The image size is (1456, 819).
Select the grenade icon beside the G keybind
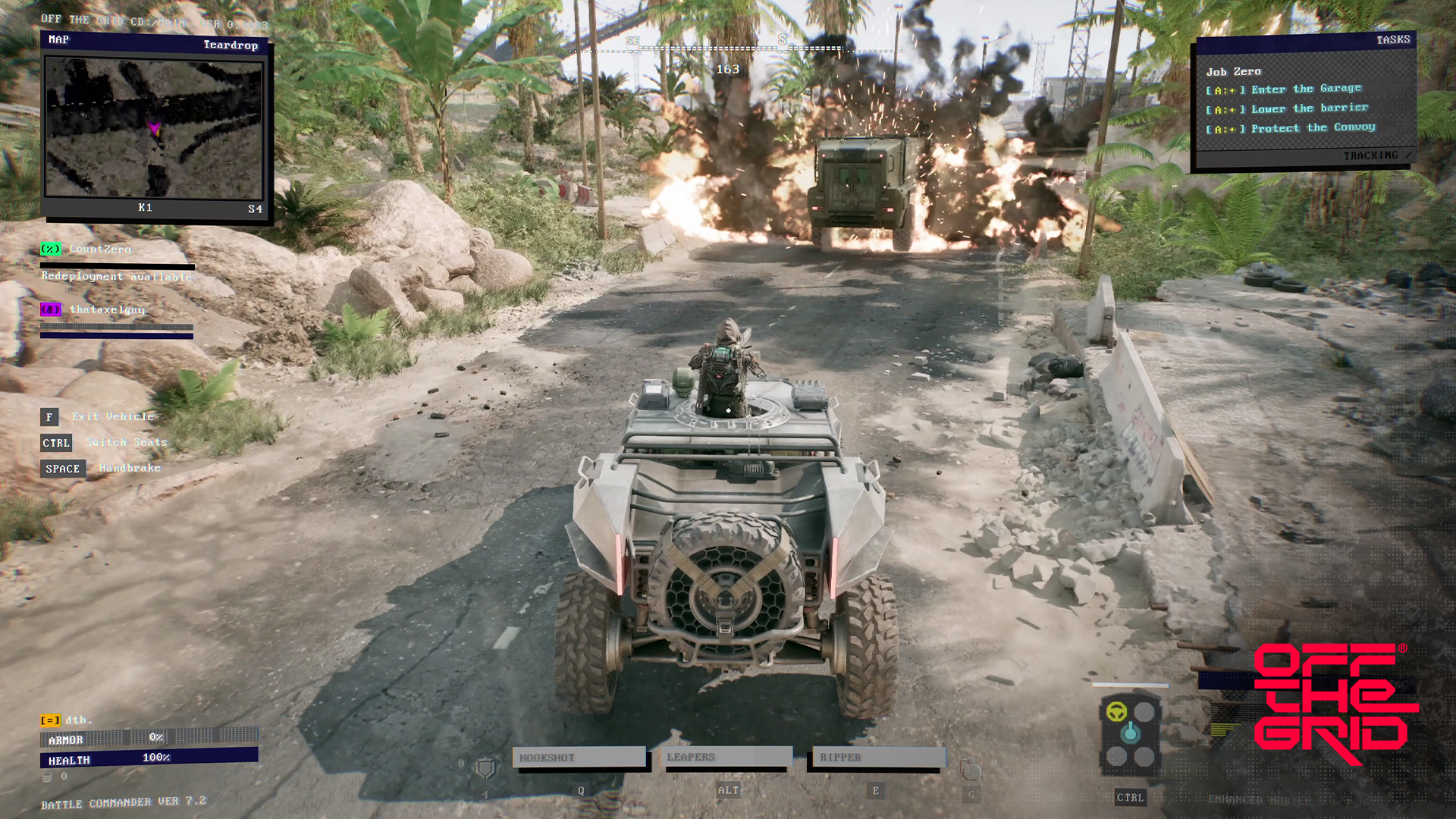click(971, 767)
